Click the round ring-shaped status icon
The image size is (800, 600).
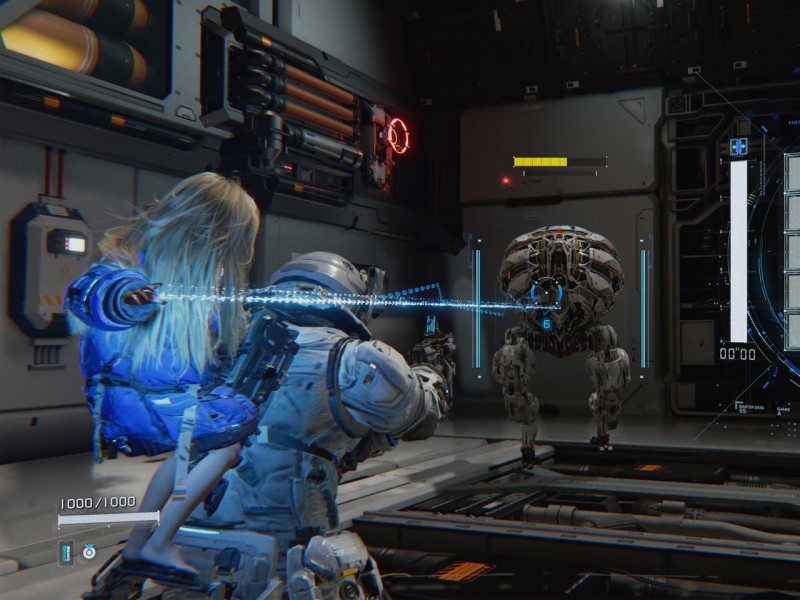pos(89,551)
